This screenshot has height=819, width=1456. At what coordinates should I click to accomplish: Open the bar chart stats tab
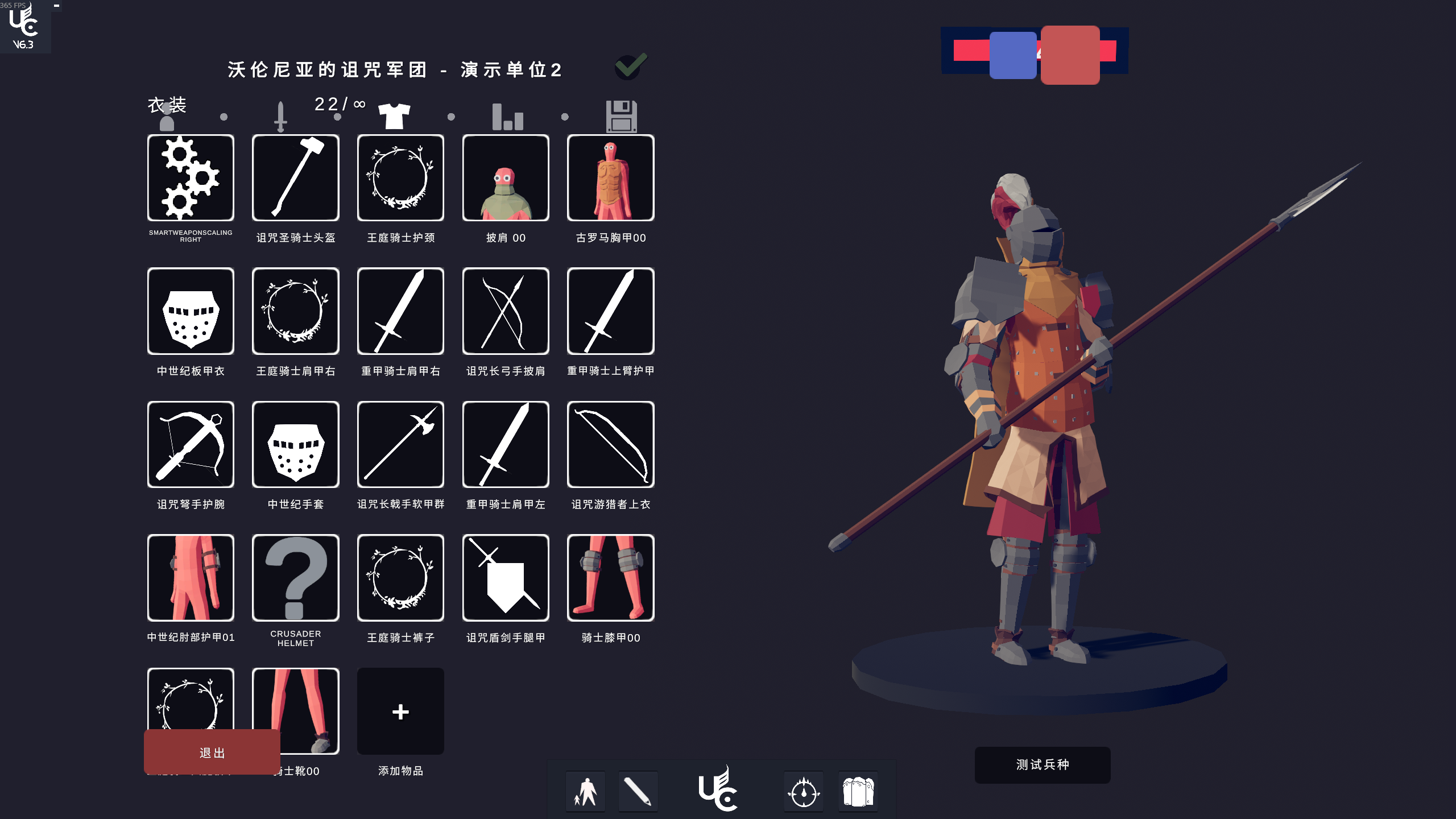(507, 116)
